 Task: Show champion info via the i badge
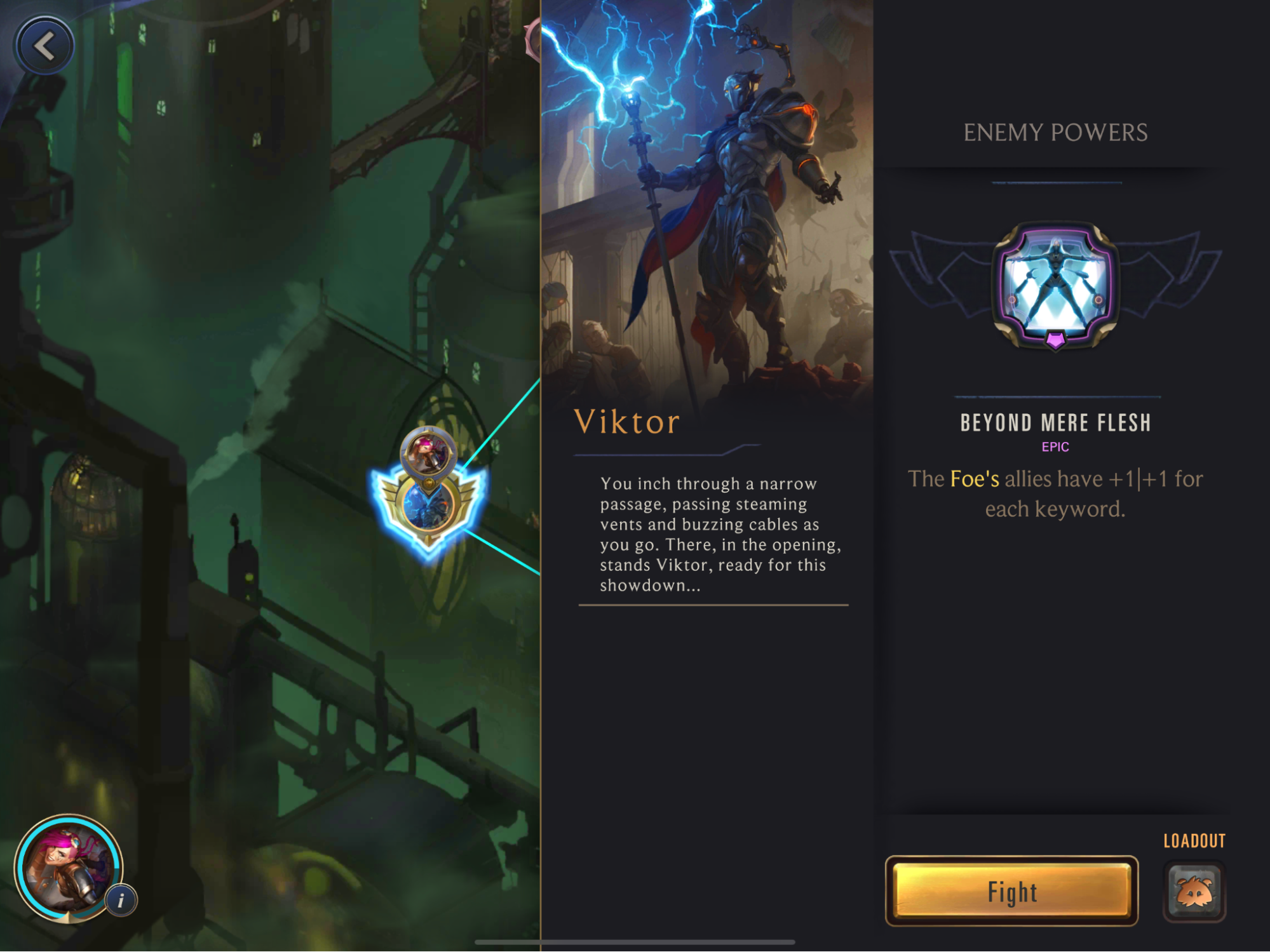point(121,900)
